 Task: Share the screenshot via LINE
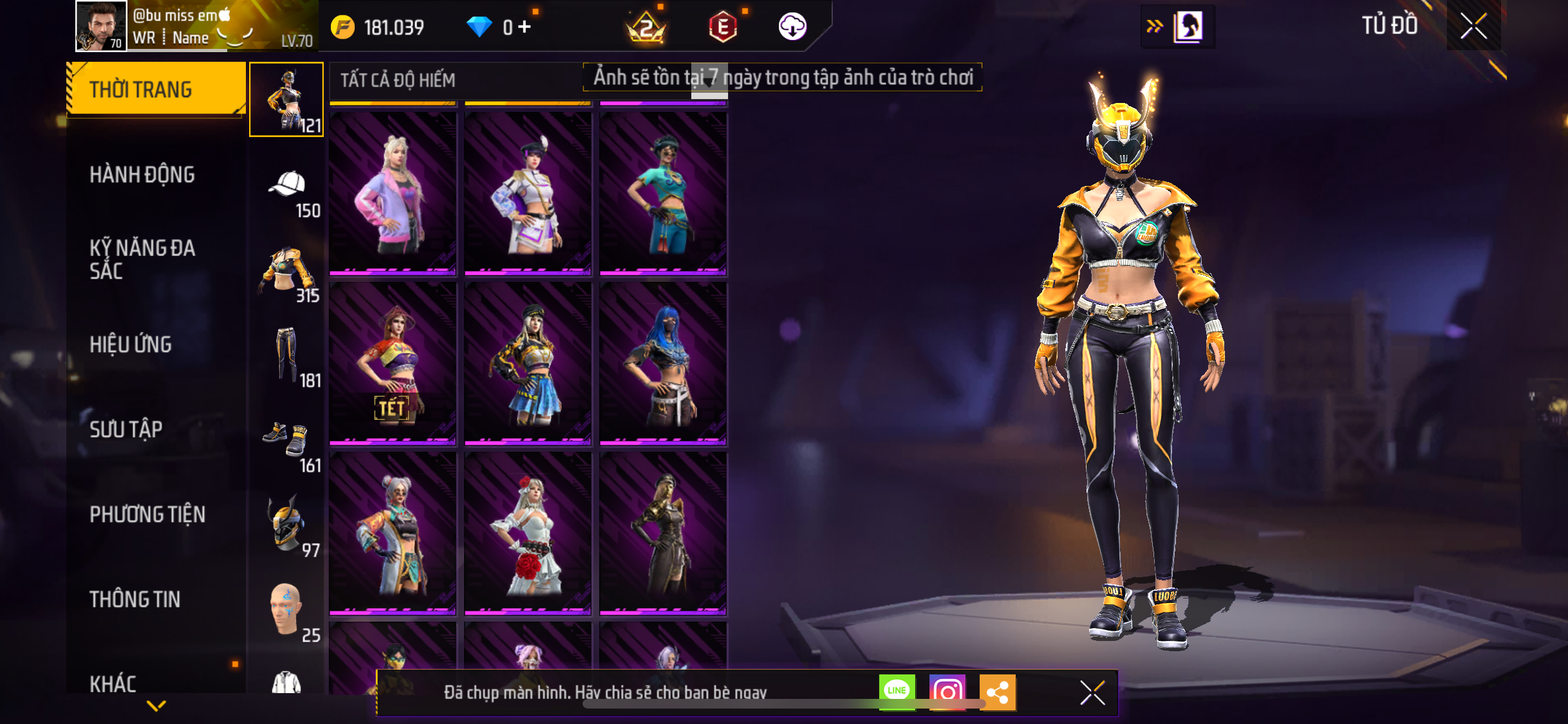point(897,691)
